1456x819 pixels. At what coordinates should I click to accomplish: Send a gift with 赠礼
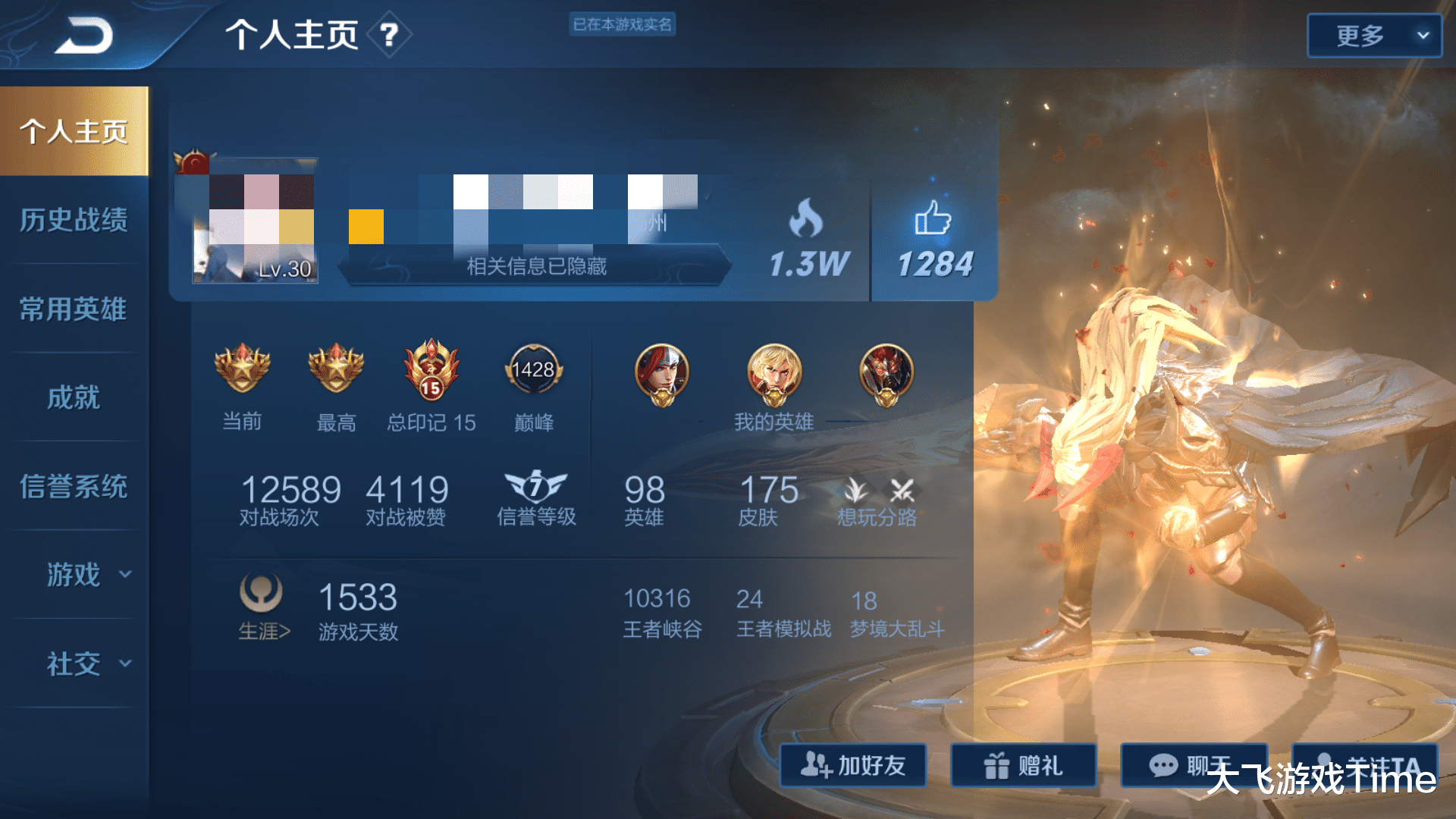point(1023,765)
